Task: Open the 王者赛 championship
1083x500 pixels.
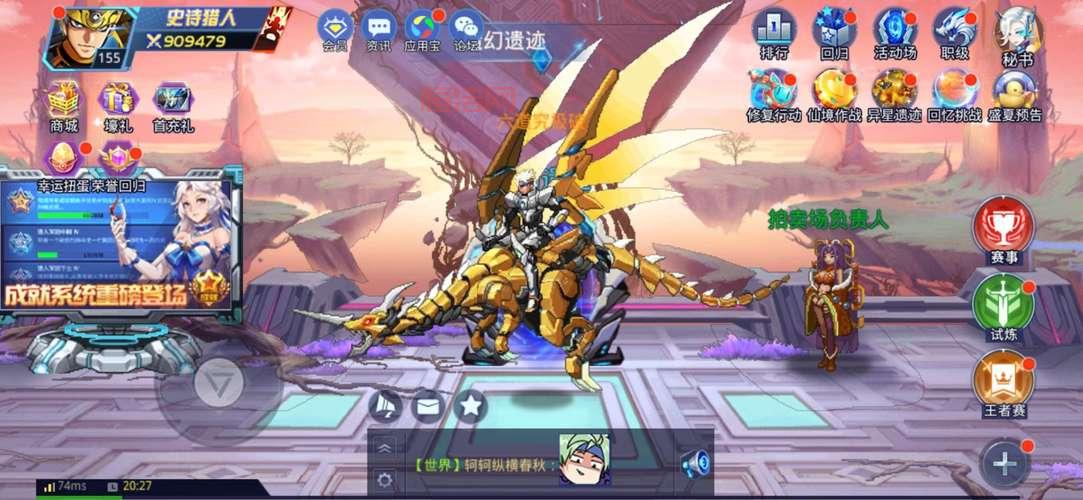Action: 1003,384
